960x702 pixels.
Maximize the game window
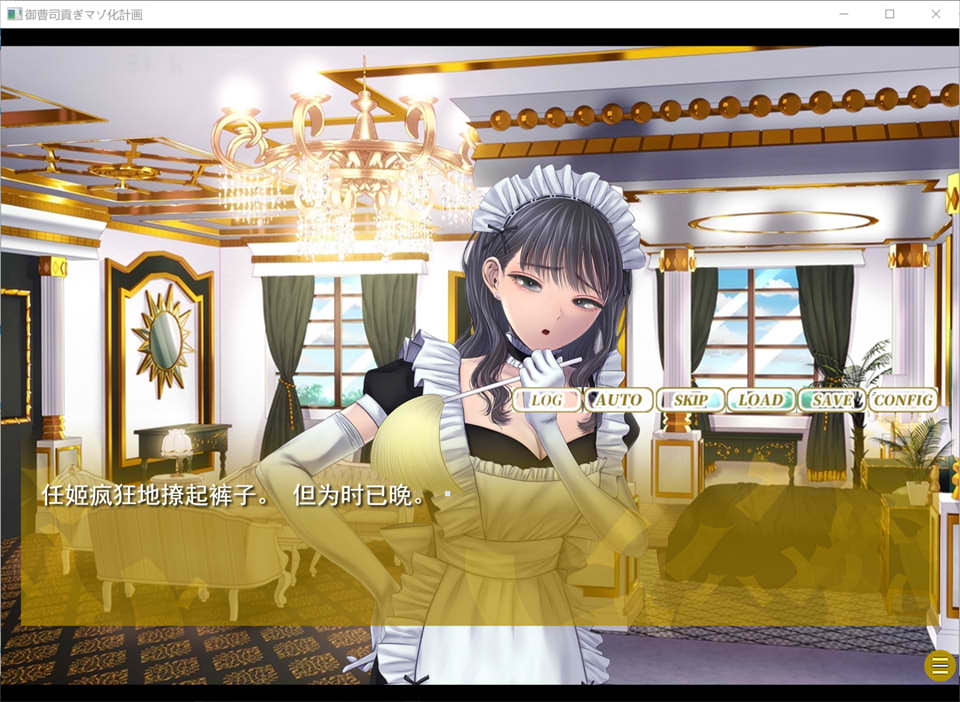pos(889,14)
